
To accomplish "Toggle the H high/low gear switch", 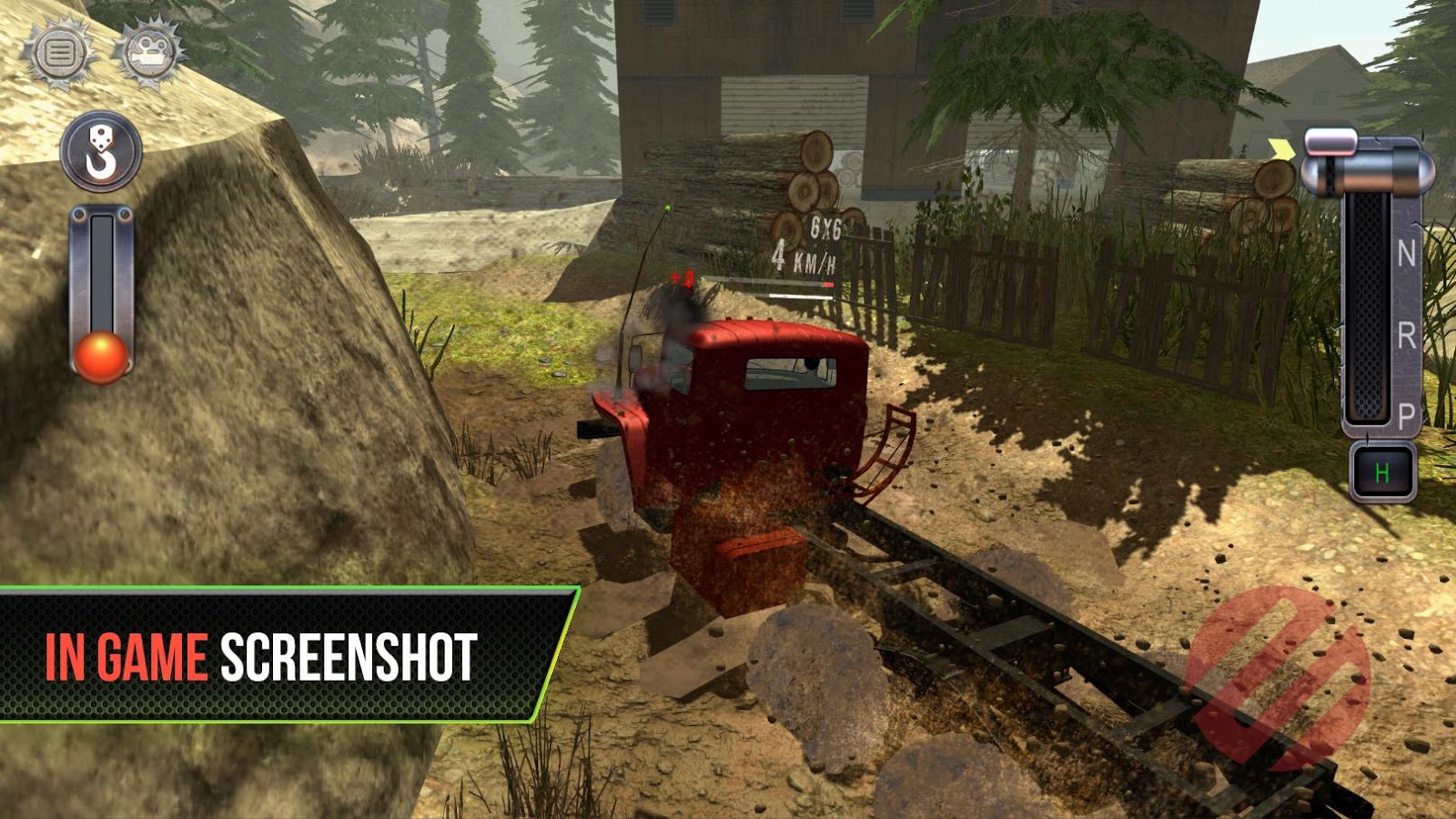I will pos(1382,469).
